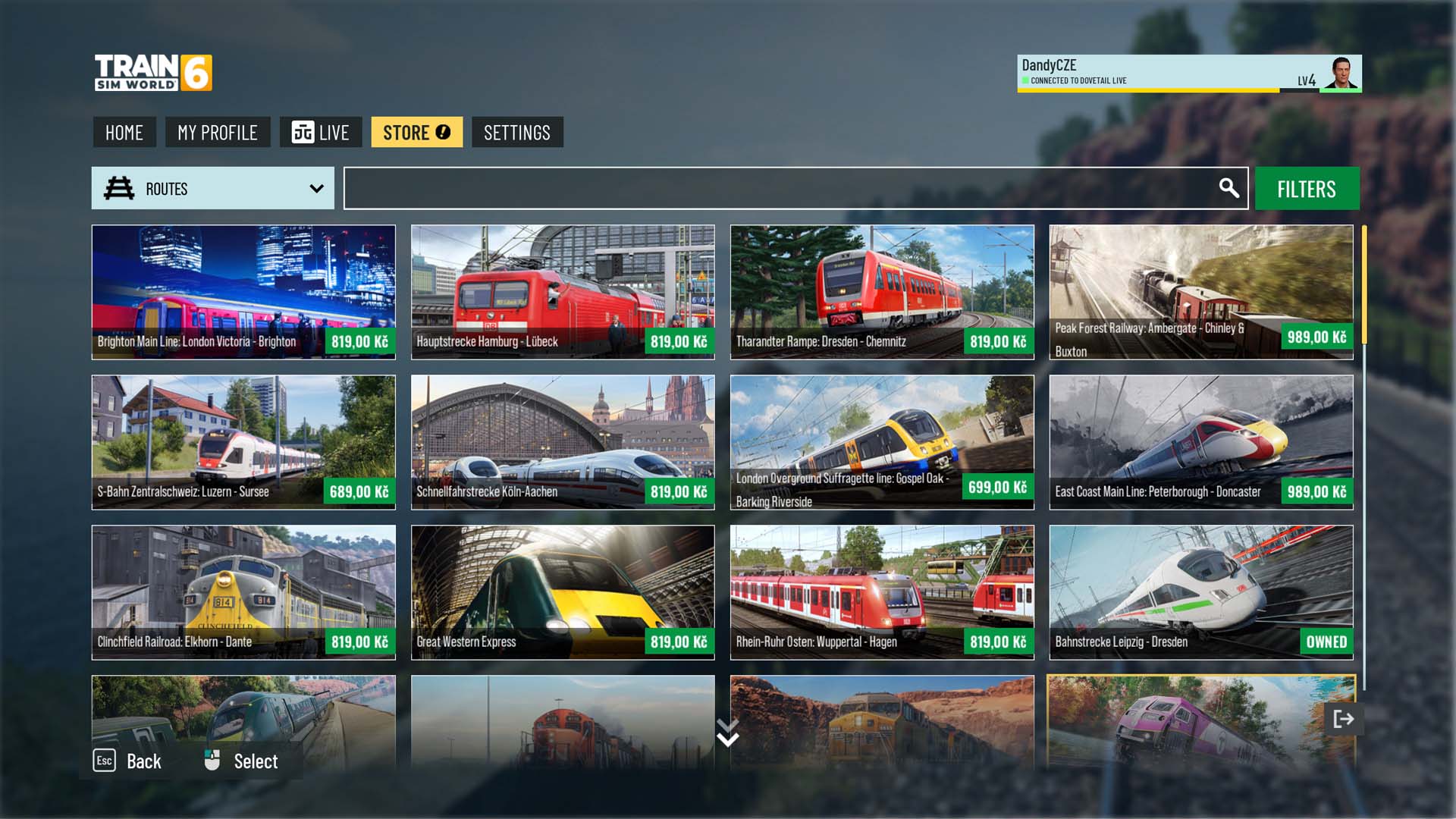1456x819 pixels.
Task: Open Schnellfahrstrecke Köln-Aachen route tile
Action: tap(563, 442)
